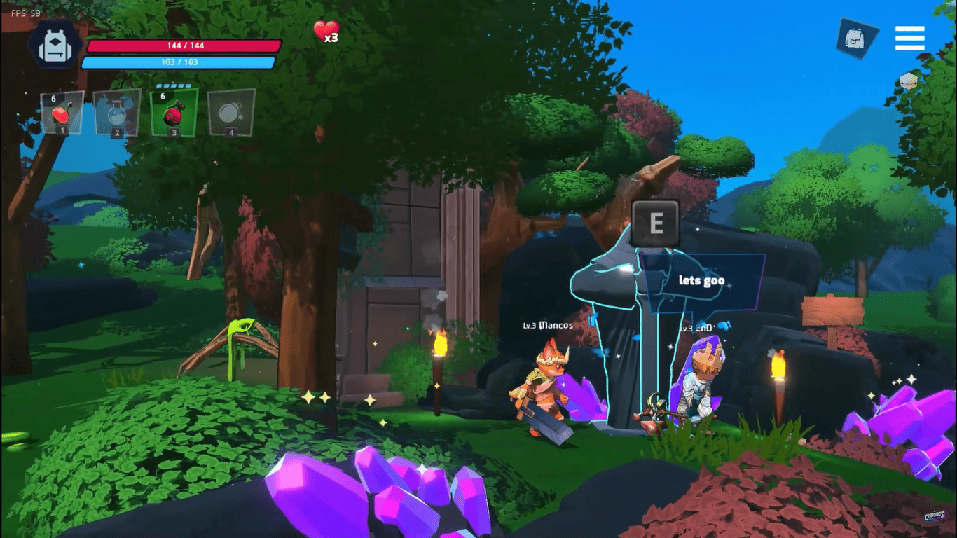Select the red apple in slot 1
957x538 pixels.
[62, 113]
